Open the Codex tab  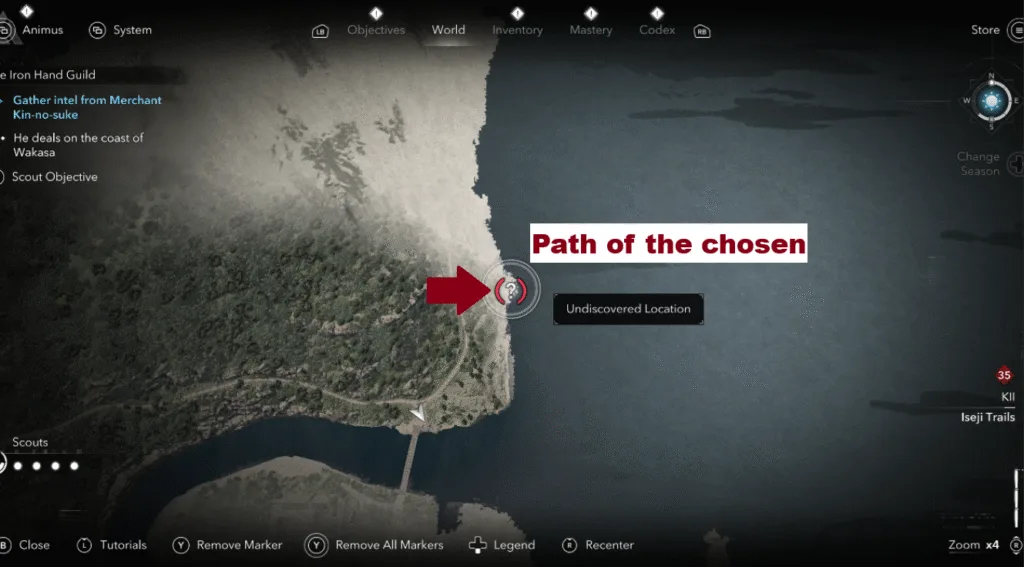(657, 30)
